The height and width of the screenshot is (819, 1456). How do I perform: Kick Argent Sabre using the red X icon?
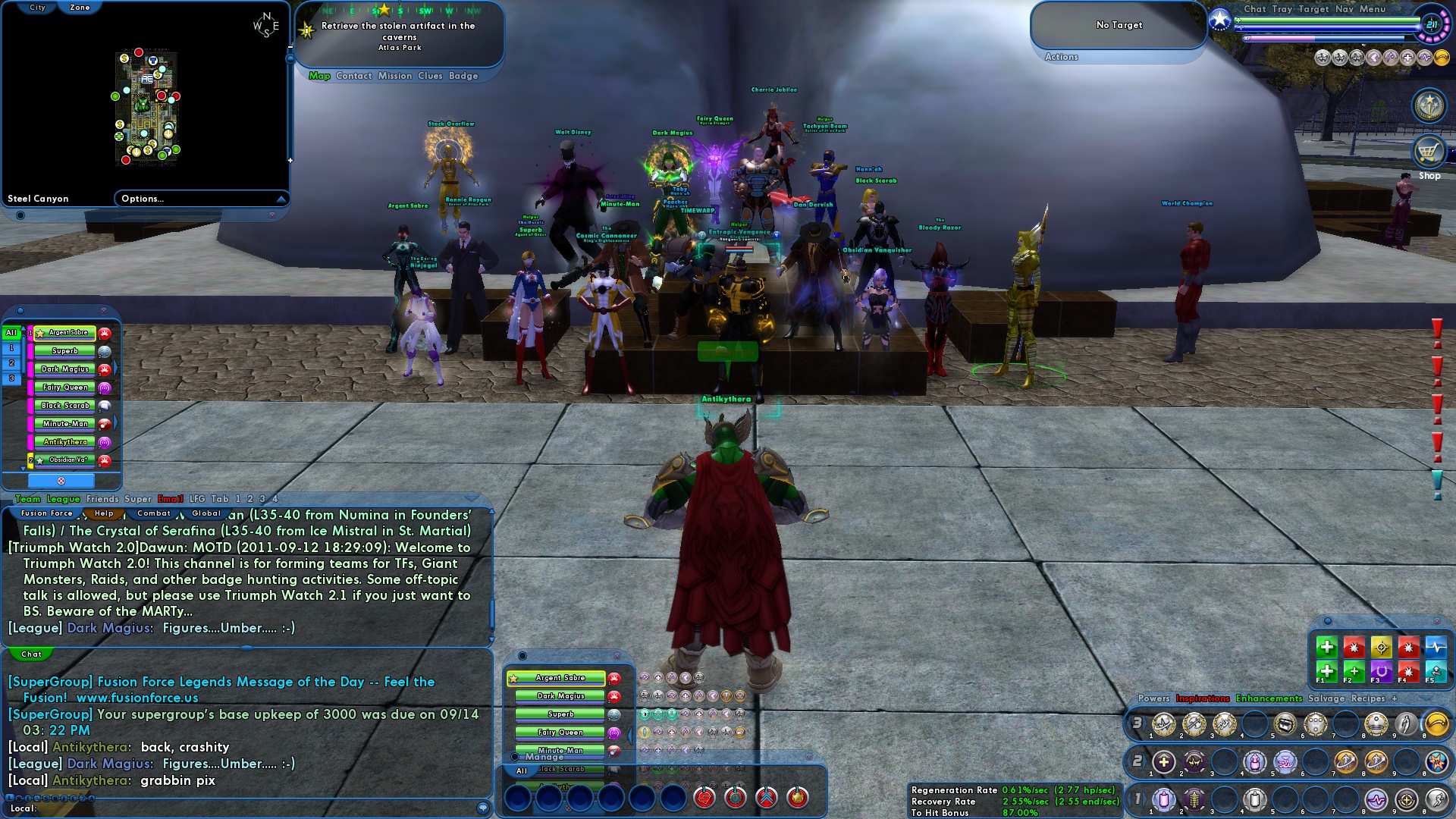(x=62, y=480)
